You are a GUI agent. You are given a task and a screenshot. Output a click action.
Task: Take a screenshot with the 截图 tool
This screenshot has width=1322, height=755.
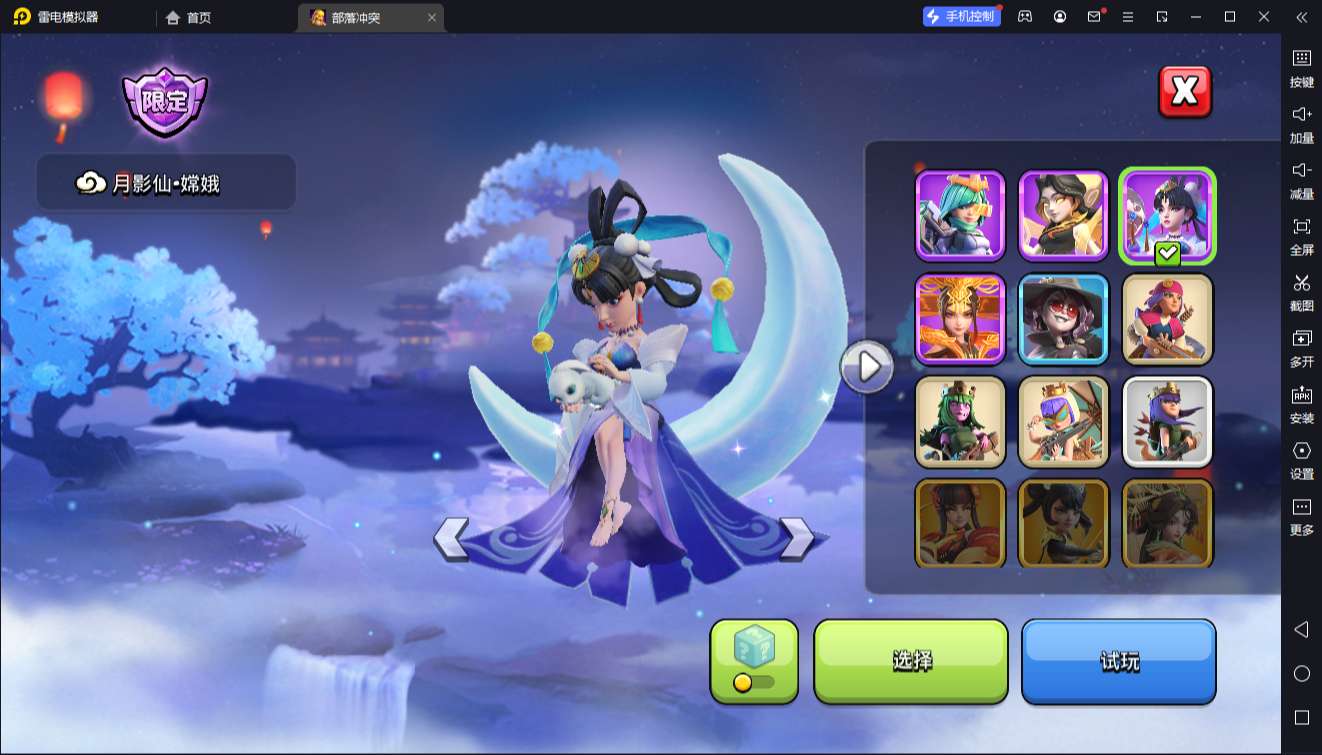point(1301,292)
